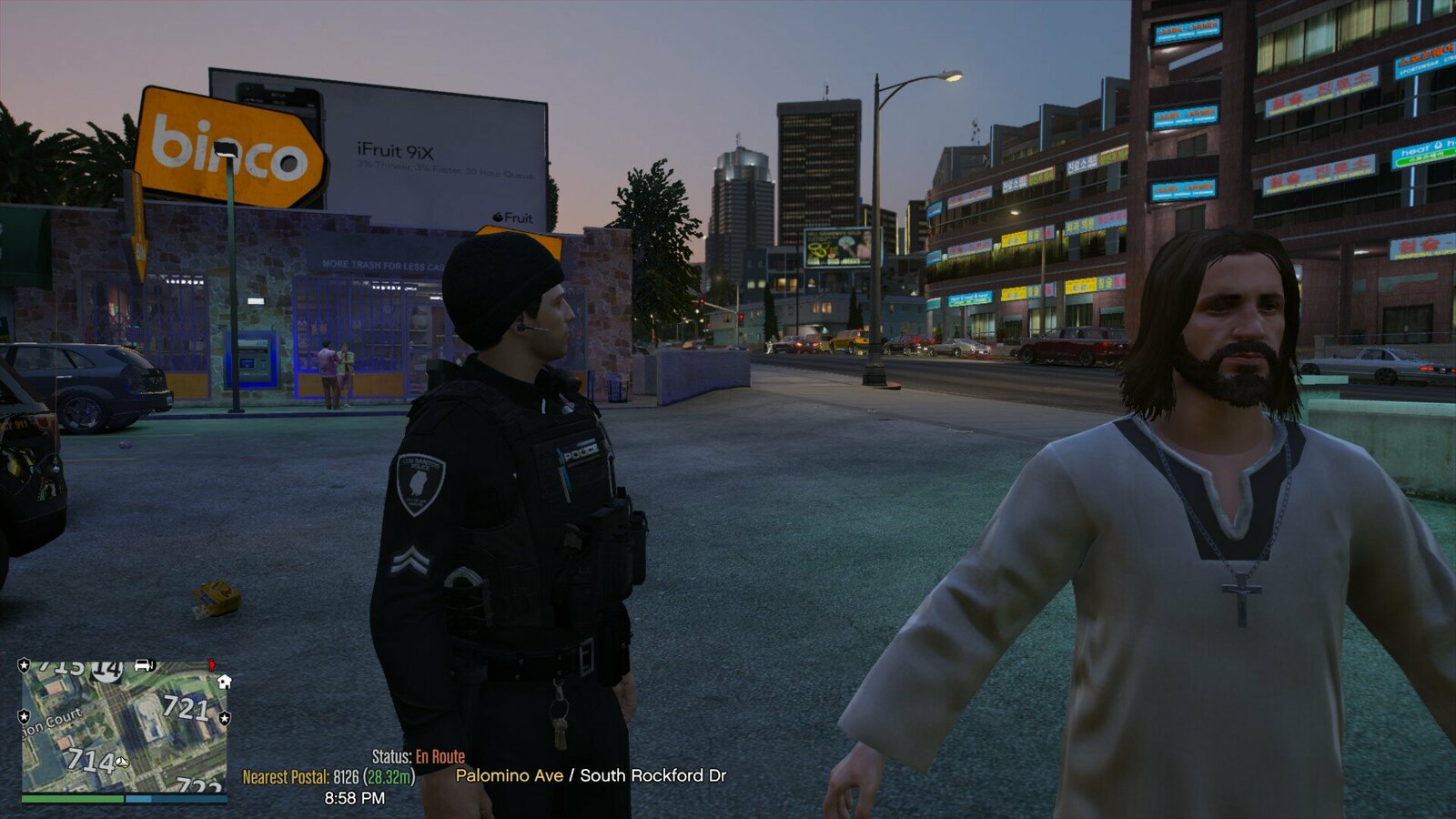
Task: Select the car blip on the minimap
Action: click(144, 665)
